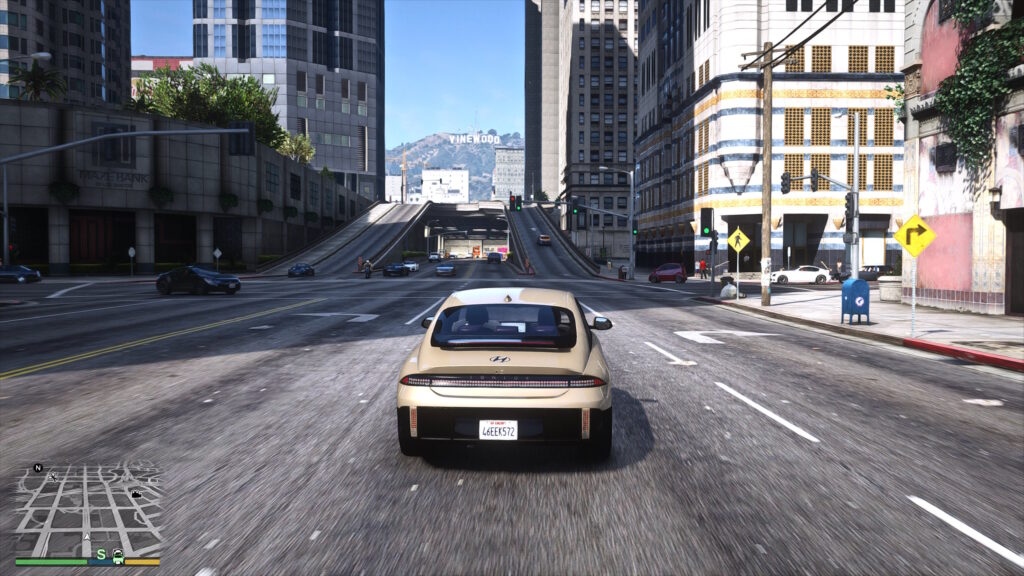Select the green car blip on minimap
The height and width of the screenshot is (576, 1024).
[118, 554]
